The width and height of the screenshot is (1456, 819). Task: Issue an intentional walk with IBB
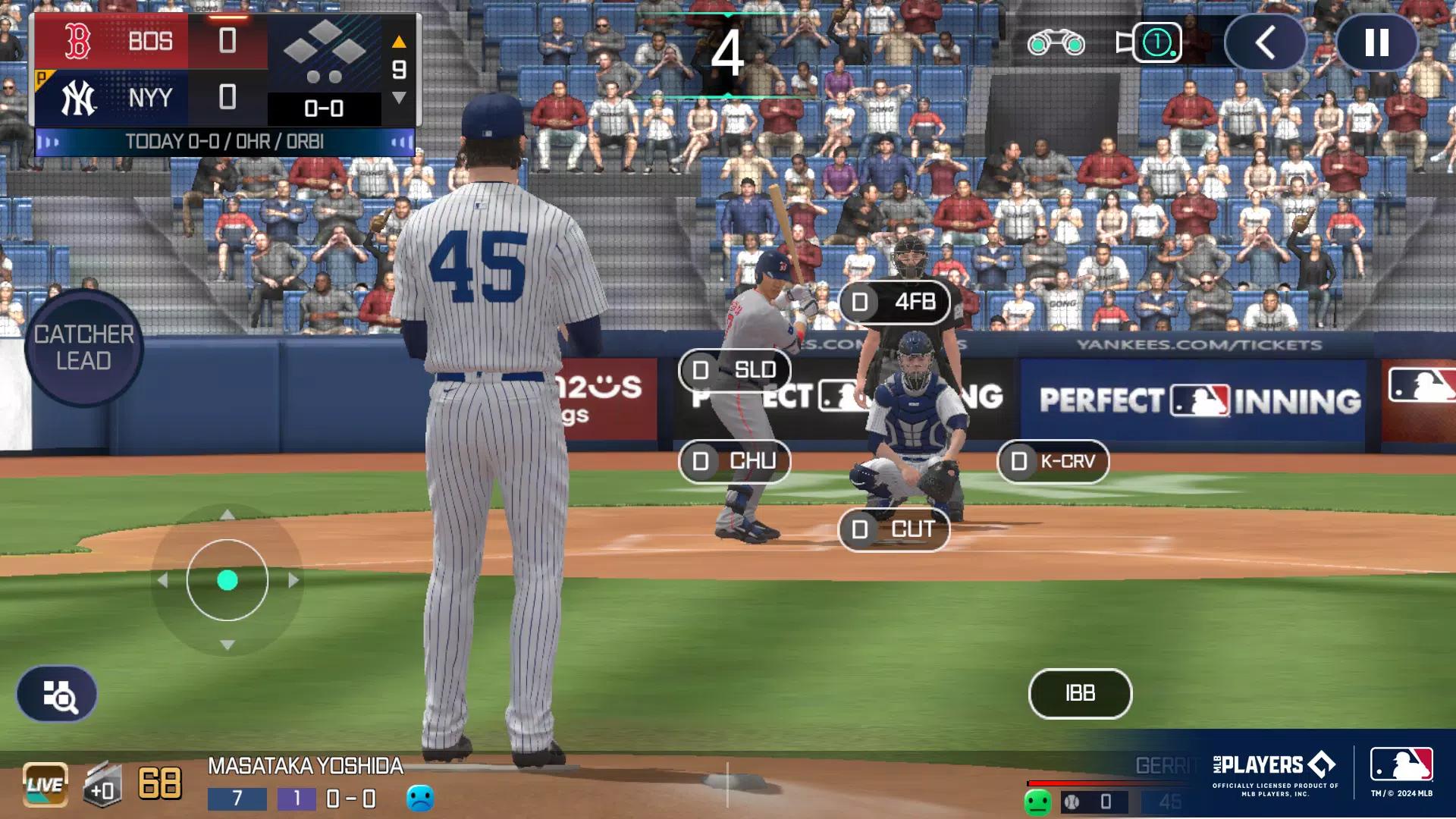click(1080, 693)
